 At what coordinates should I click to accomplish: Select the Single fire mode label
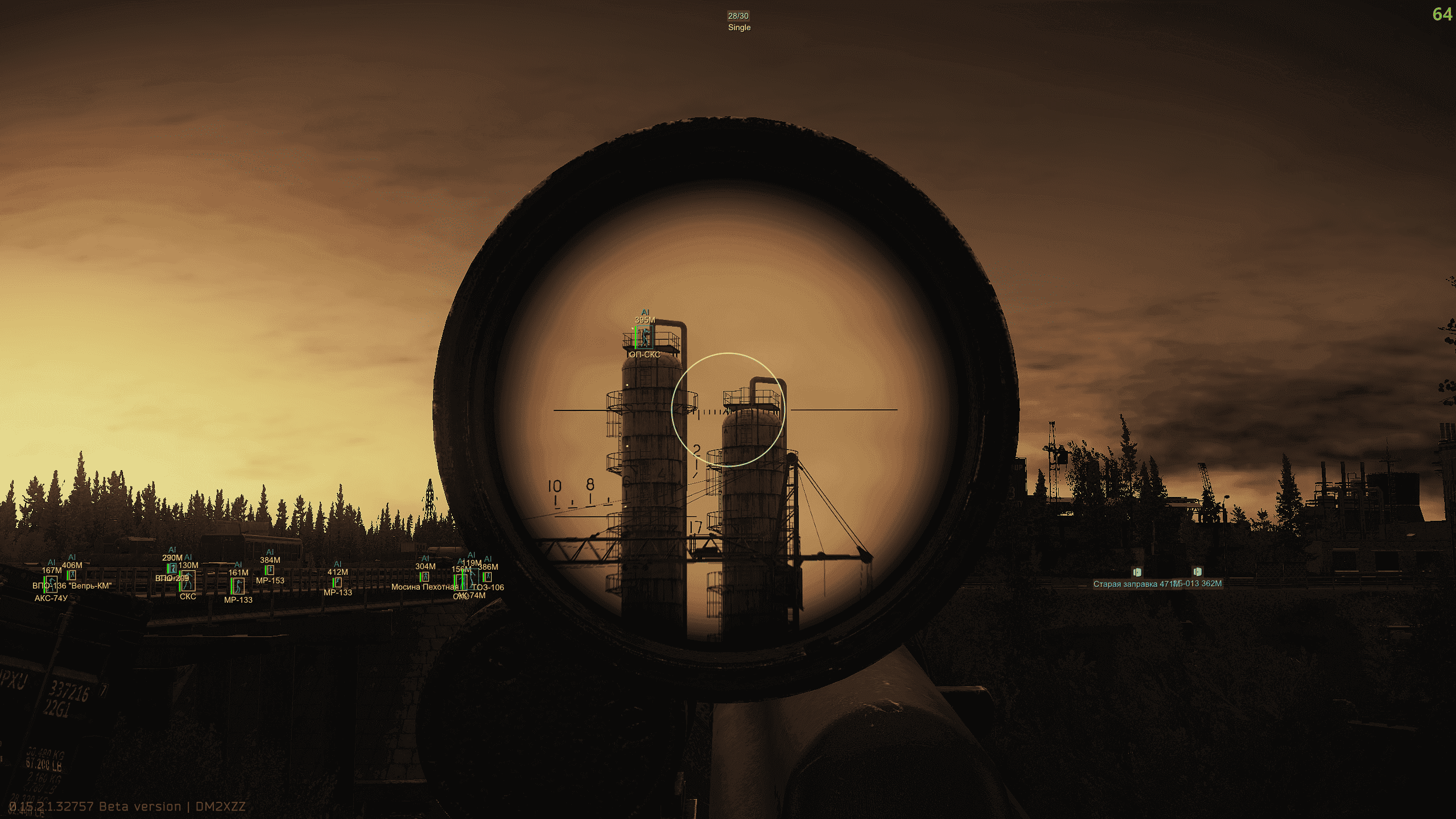[x=738, y=27]
